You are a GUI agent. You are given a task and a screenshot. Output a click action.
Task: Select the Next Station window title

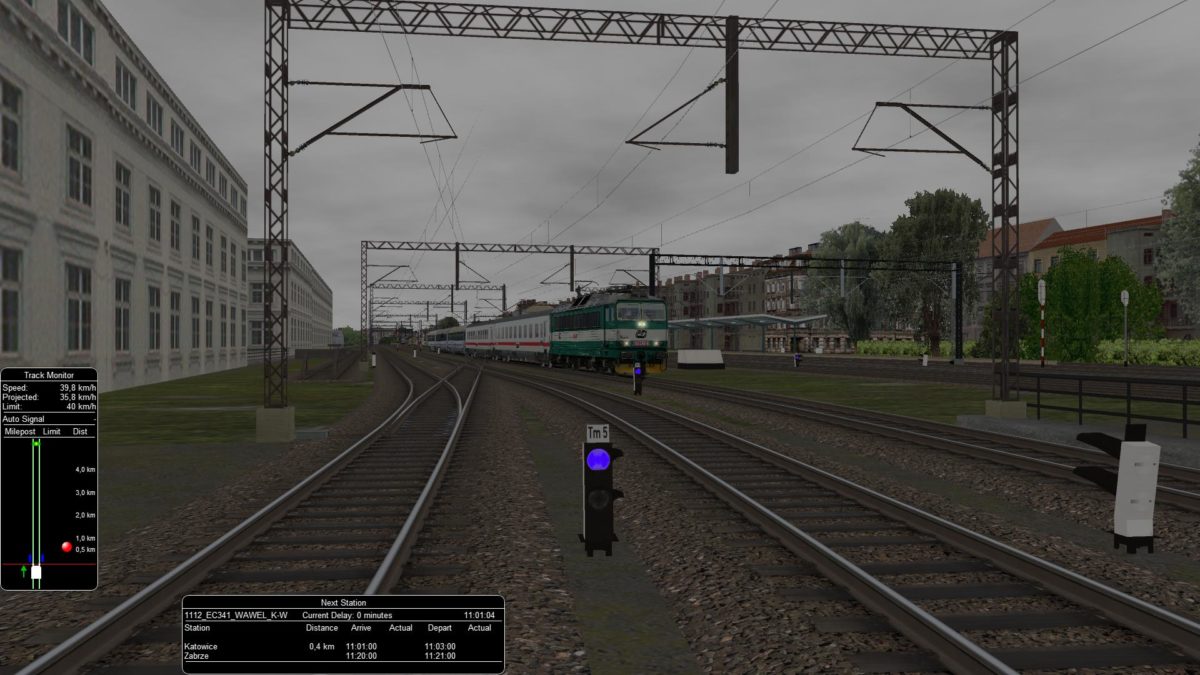click(x=342, y=603)
